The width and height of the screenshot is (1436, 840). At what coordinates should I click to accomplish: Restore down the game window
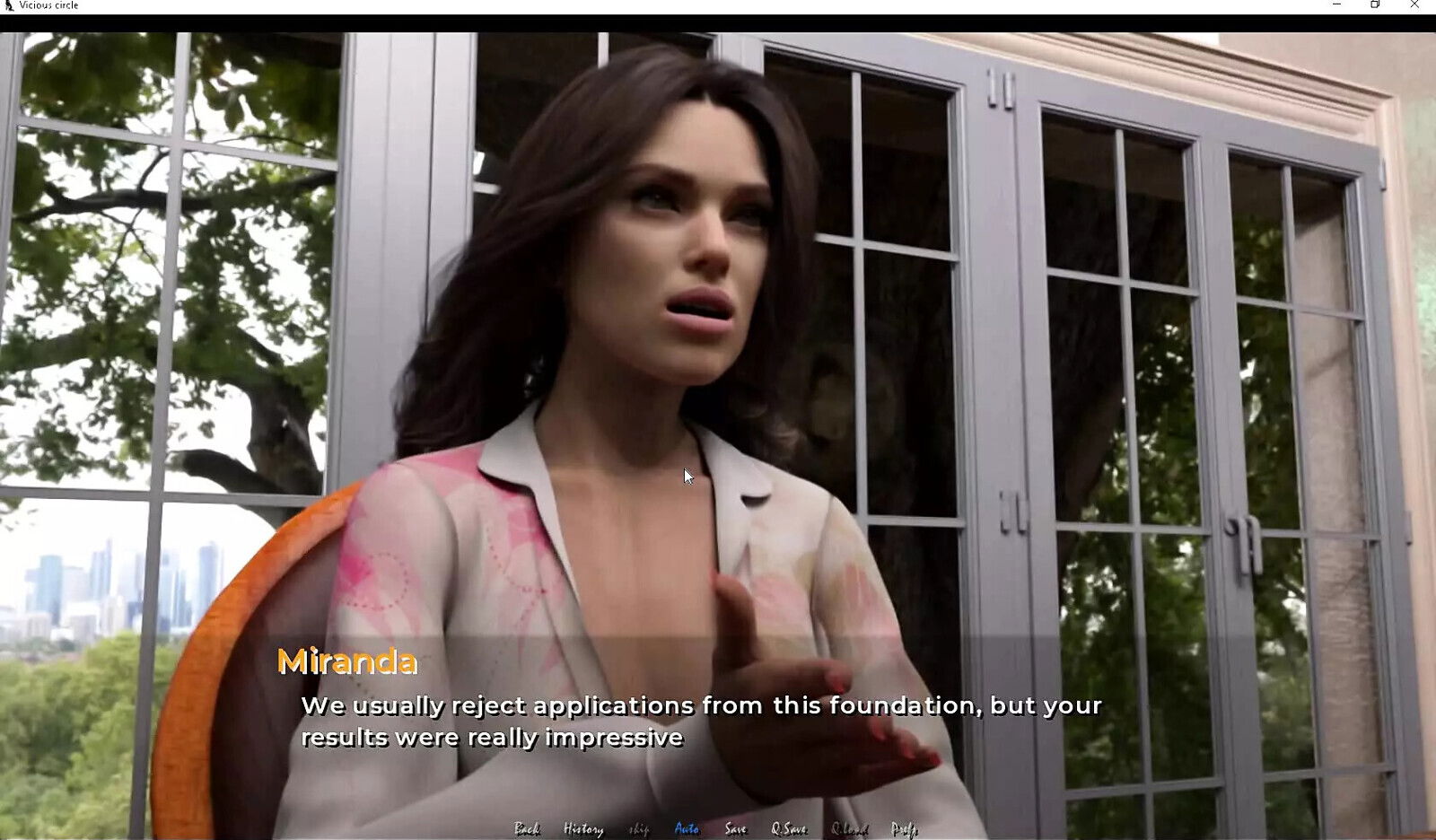[1375, 5]
